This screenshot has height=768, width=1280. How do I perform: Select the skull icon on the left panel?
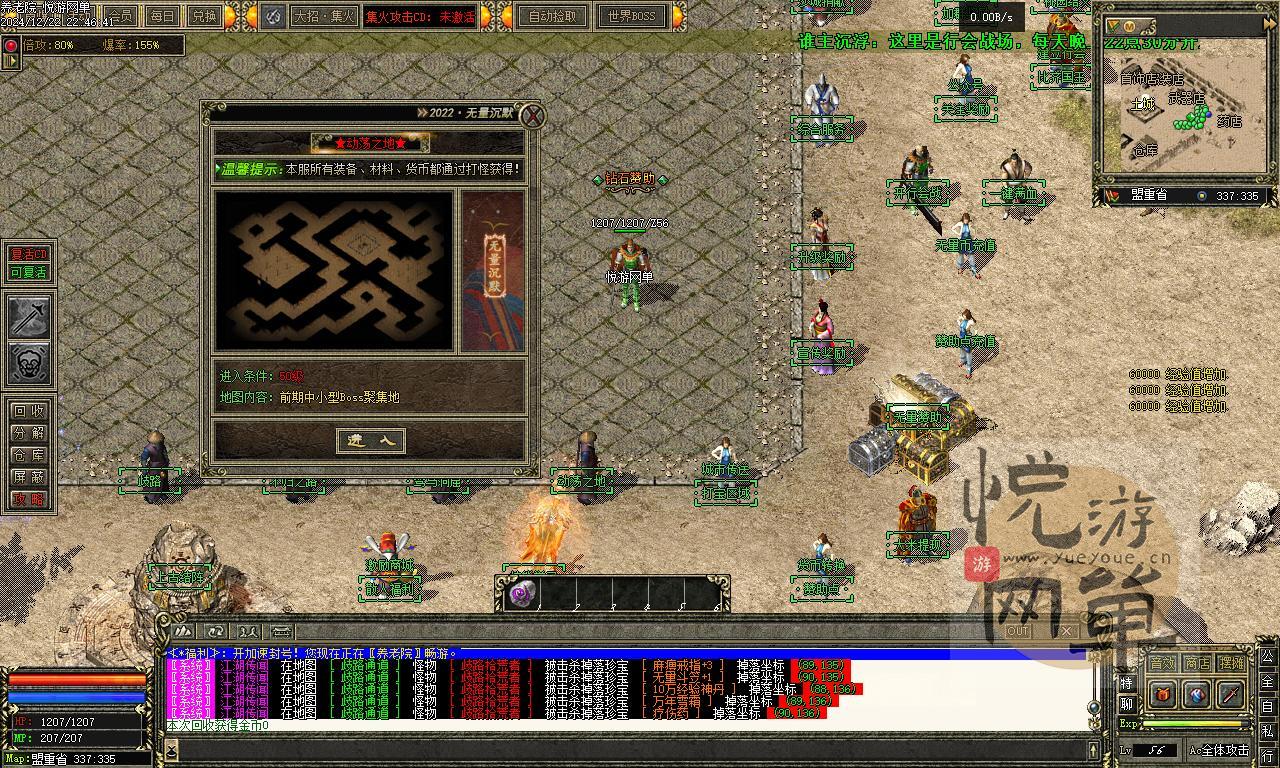29,363
